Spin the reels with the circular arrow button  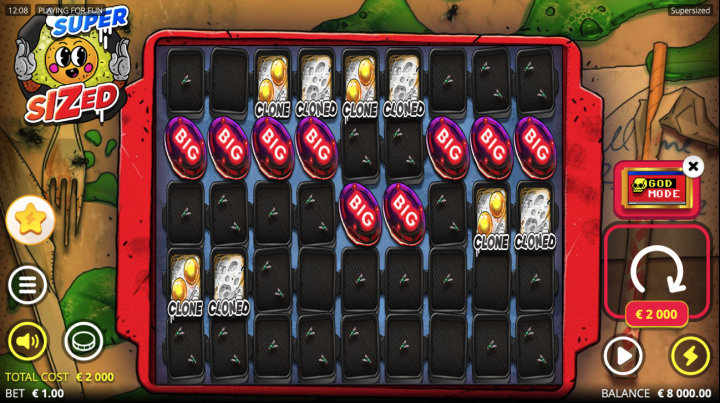click(x=656, y=267)
